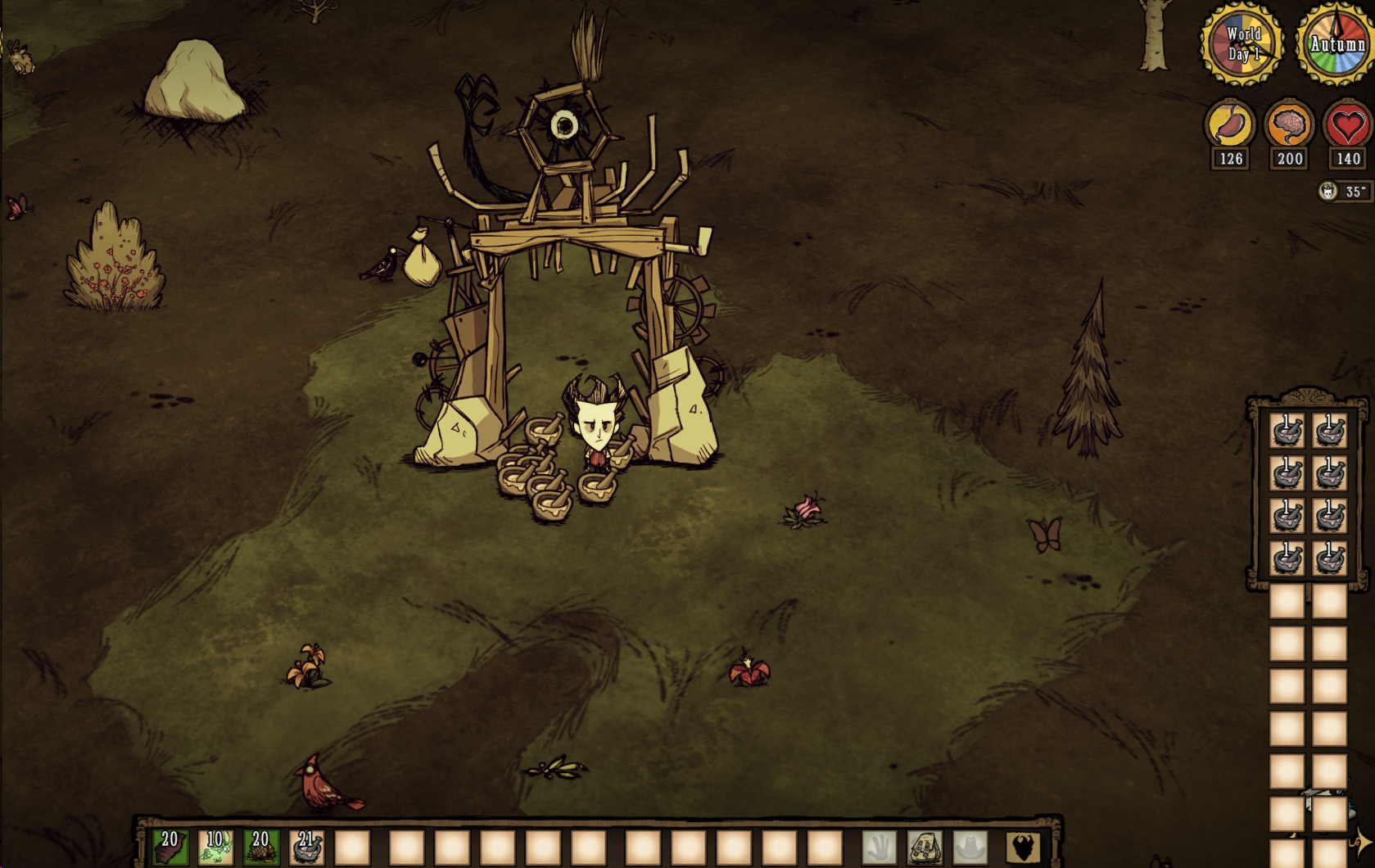Click the character head temperature badge
The height and width of the screenshot is (868, 1375).
click(x=1328, y=192)
